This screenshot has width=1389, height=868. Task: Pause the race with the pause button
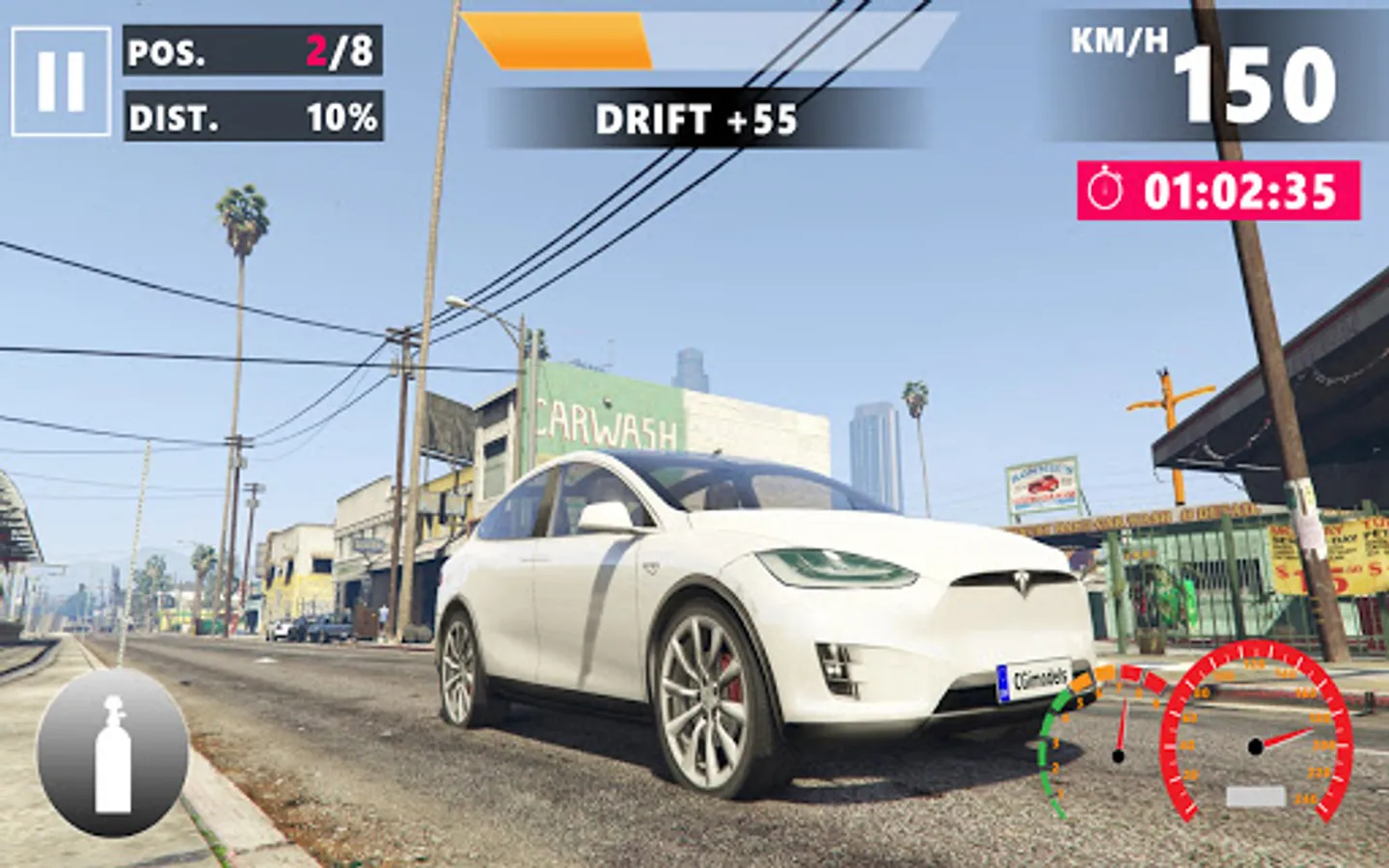[x=61, y=81]
